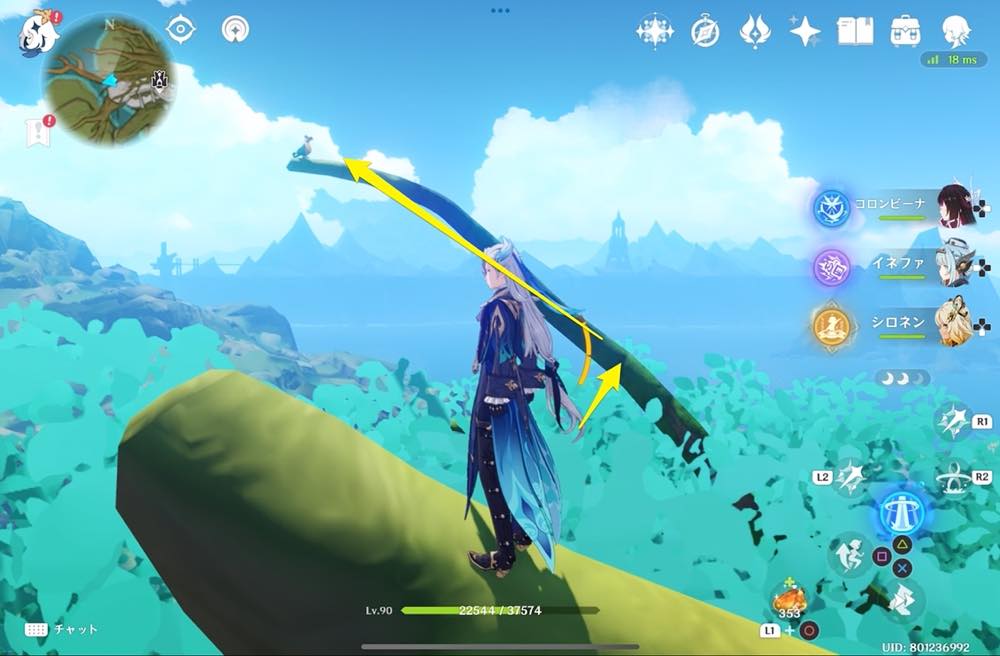Activate the eye-shaped elemental sight icon
Viewport: 1000px width, 656px height.
tap(180, 30)
